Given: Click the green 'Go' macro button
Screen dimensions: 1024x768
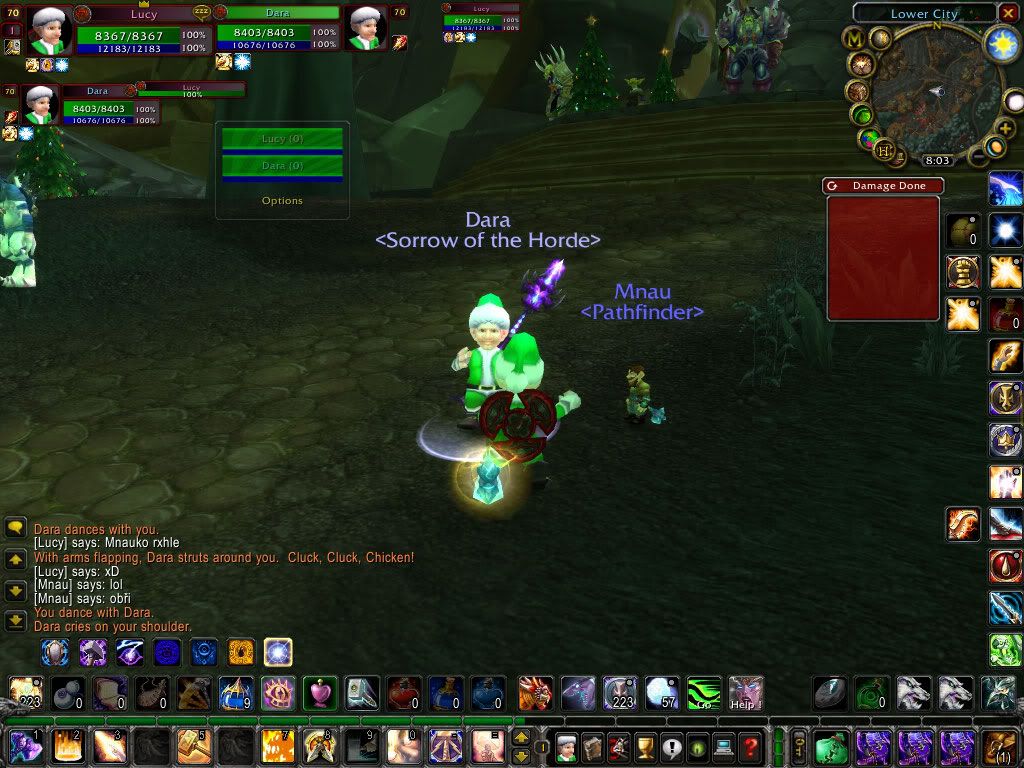Looking at the screenshot, I should pos(704,692).
